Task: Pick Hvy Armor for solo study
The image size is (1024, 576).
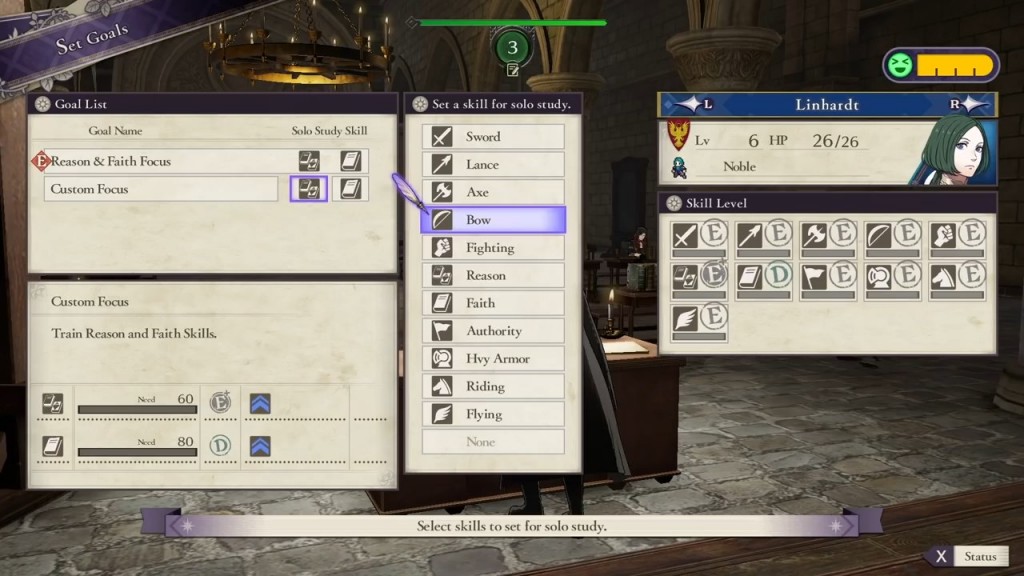Action: pos(493,359)
